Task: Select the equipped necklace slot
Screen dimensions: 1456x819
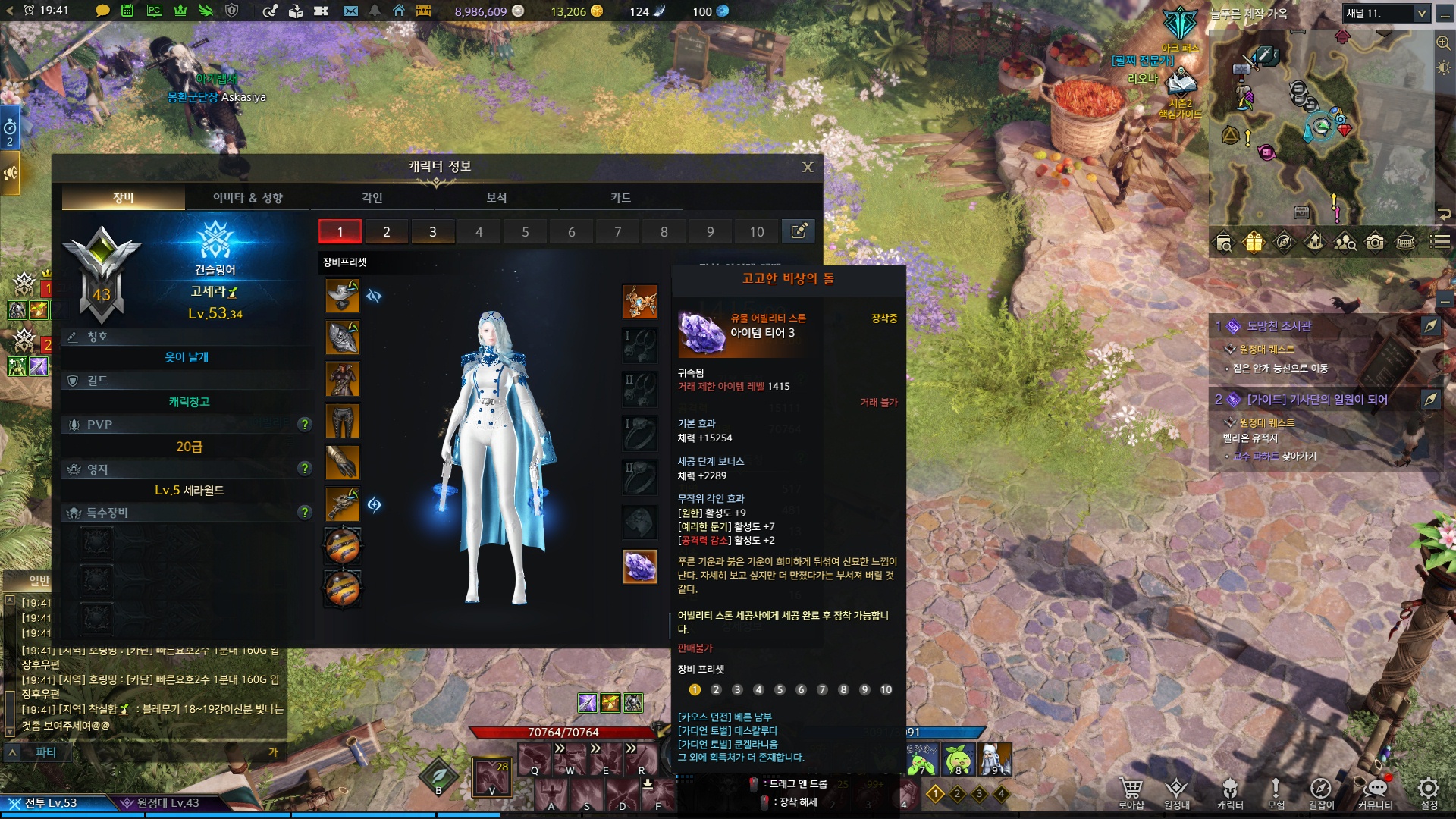Action: (x=639, y=301)
